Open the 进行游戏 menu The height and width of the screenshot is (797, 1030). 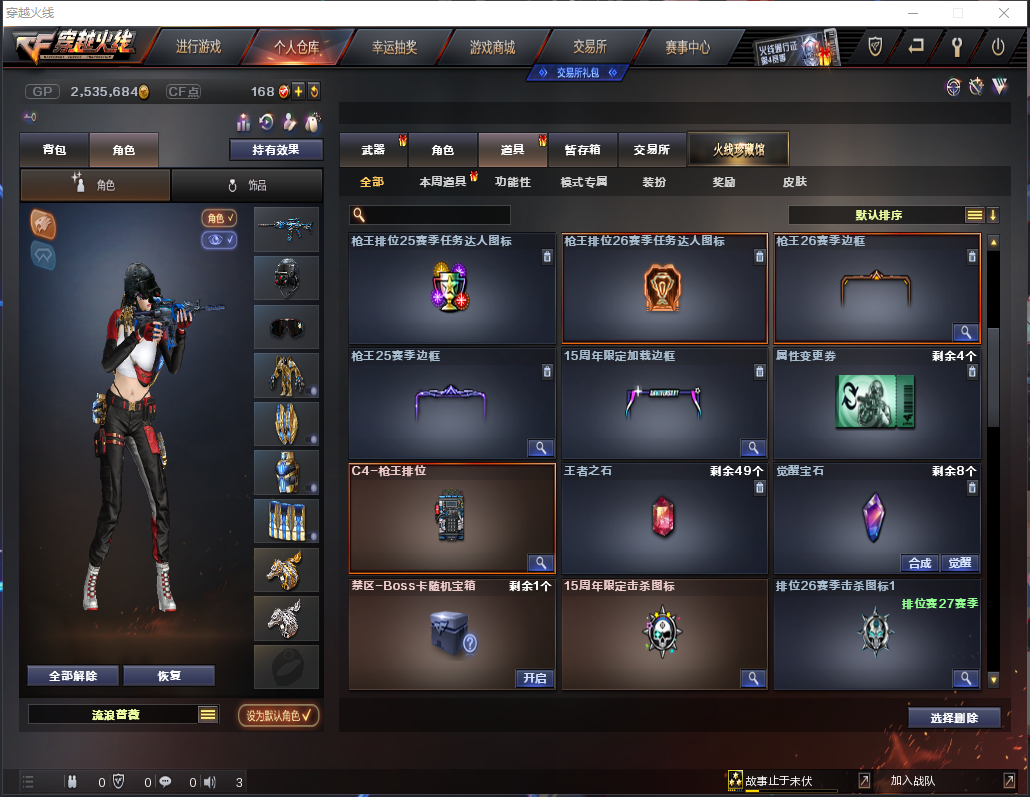tap(198, 47)
